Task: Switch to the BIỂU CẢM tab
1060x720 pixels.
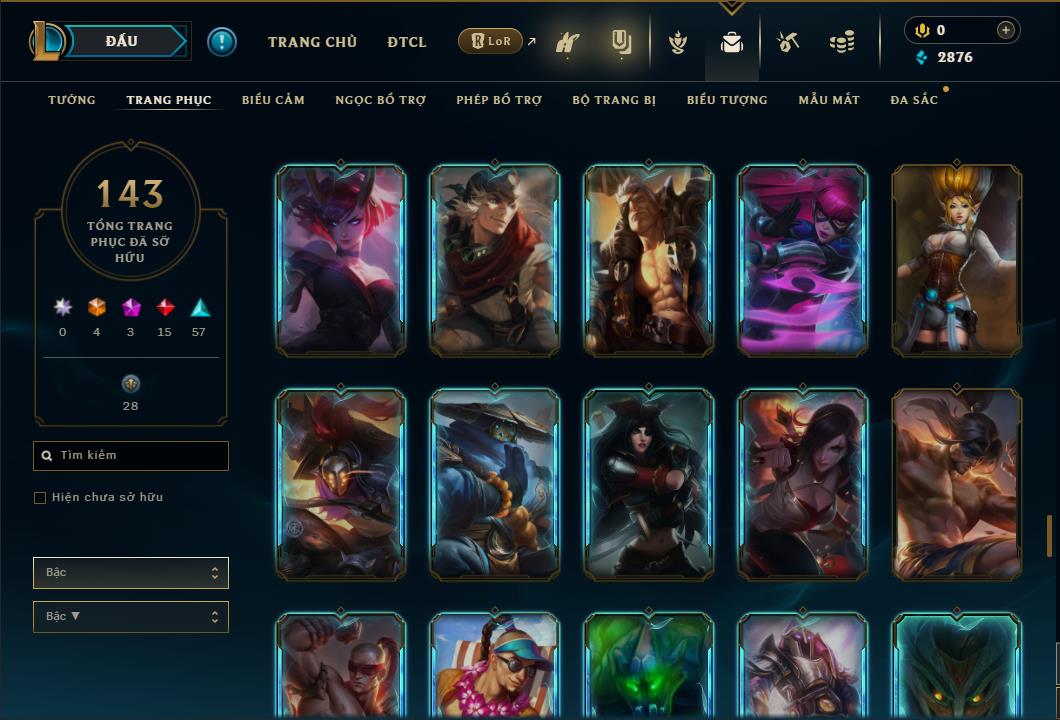Action: (273, 100)
